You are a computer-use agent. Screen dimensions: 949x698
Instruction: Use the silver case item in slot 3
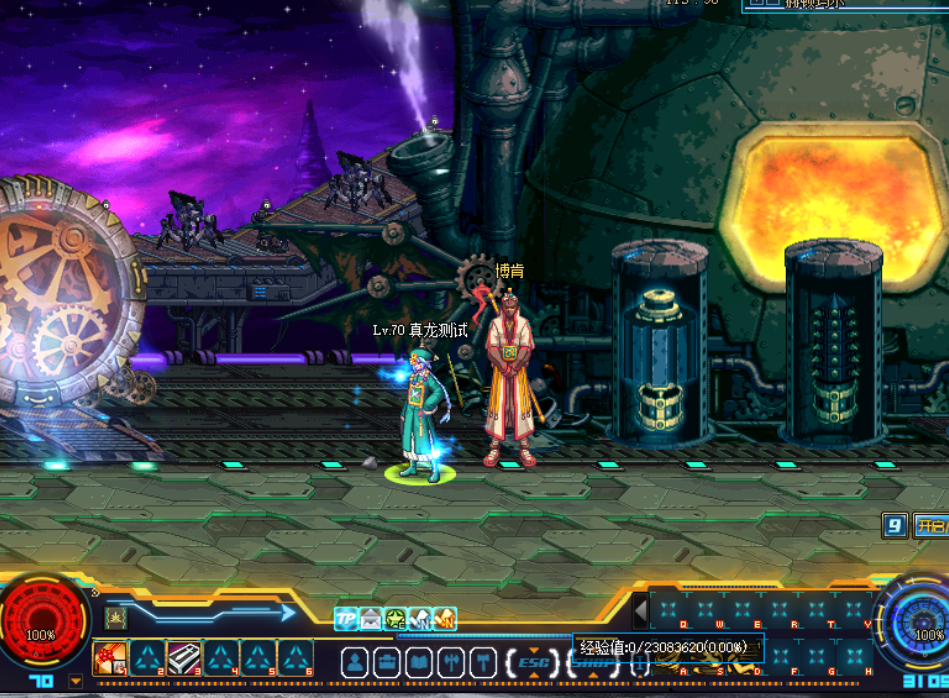[183, 659]
